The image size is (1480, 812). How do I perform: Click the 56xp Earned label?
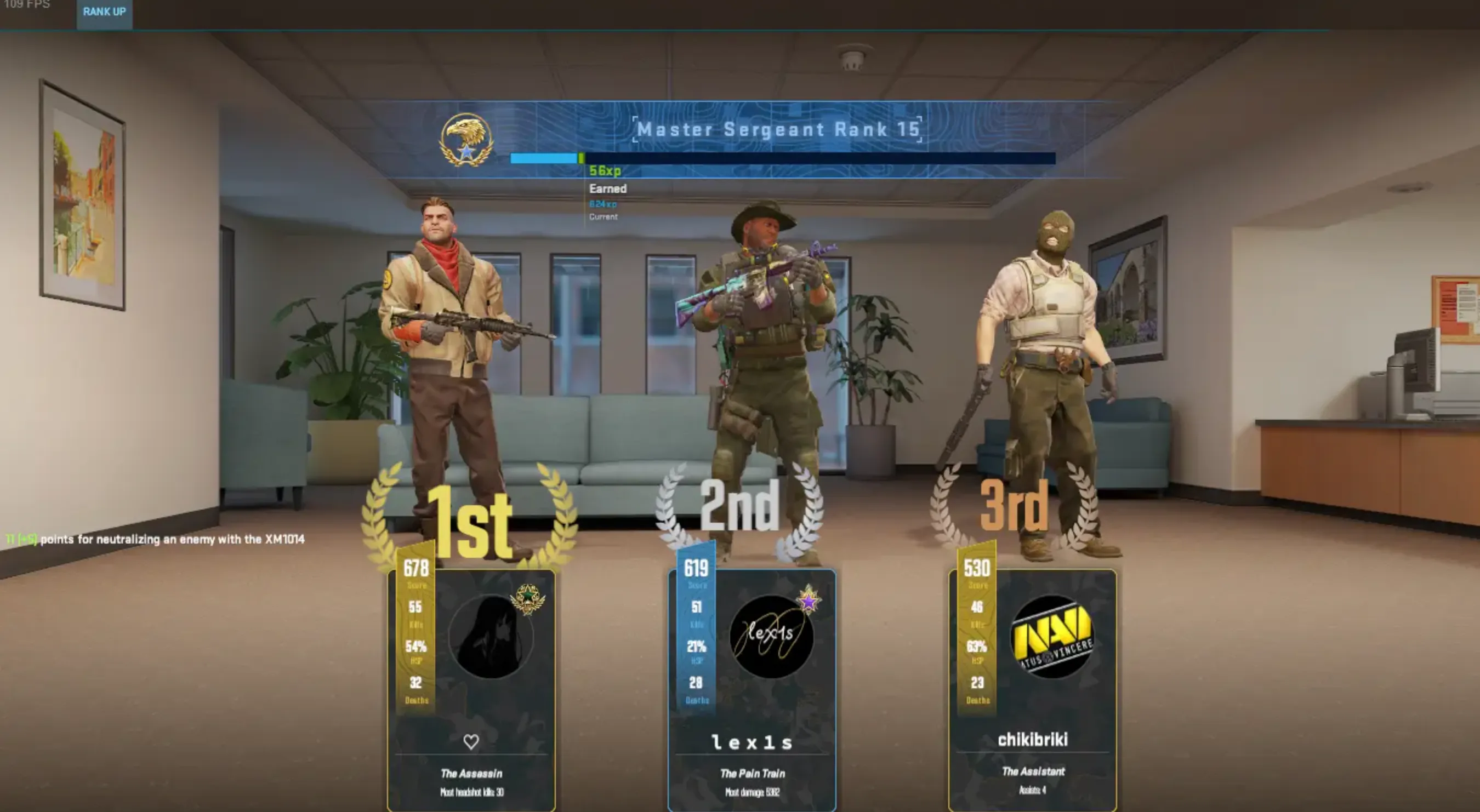[x=607, y=179]
